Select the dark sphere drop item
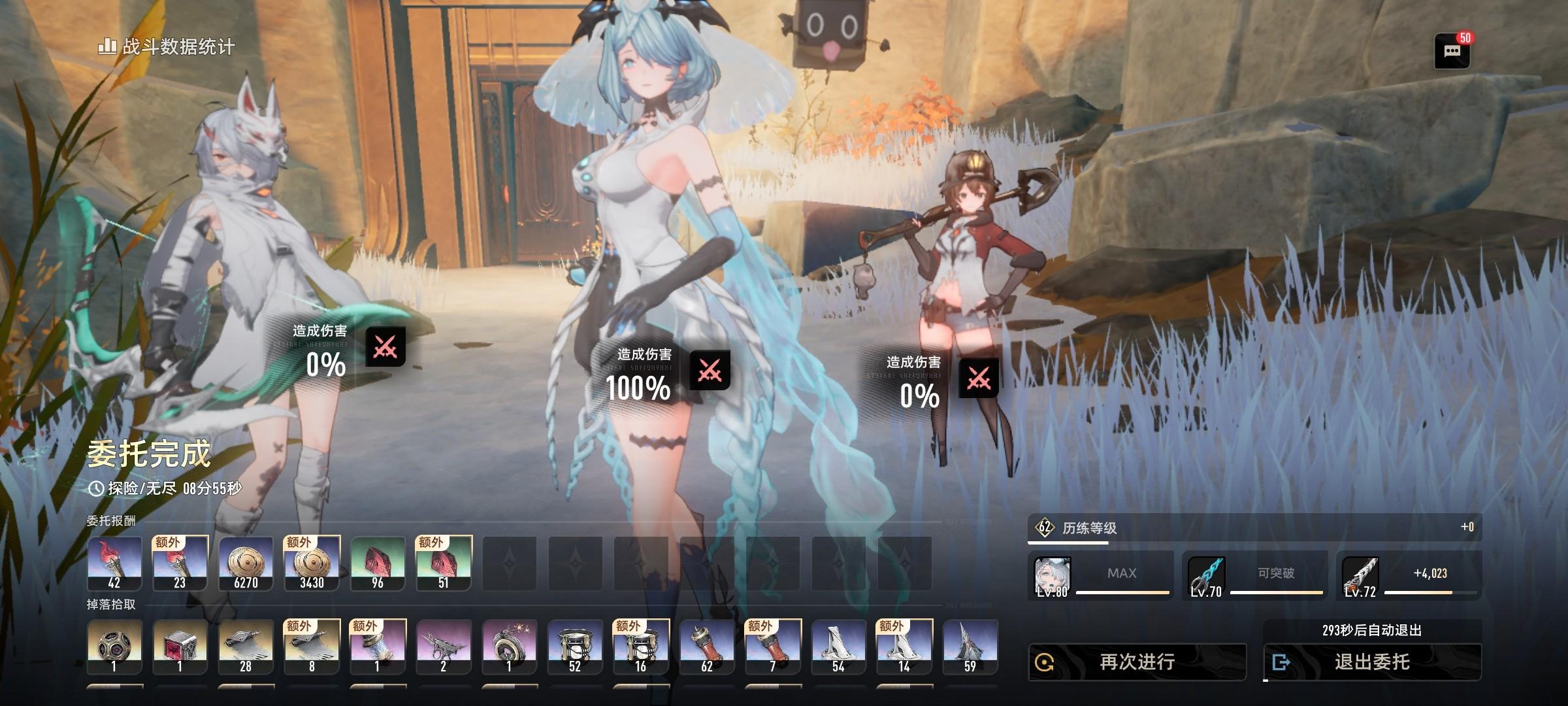 (x=114, y=647)
